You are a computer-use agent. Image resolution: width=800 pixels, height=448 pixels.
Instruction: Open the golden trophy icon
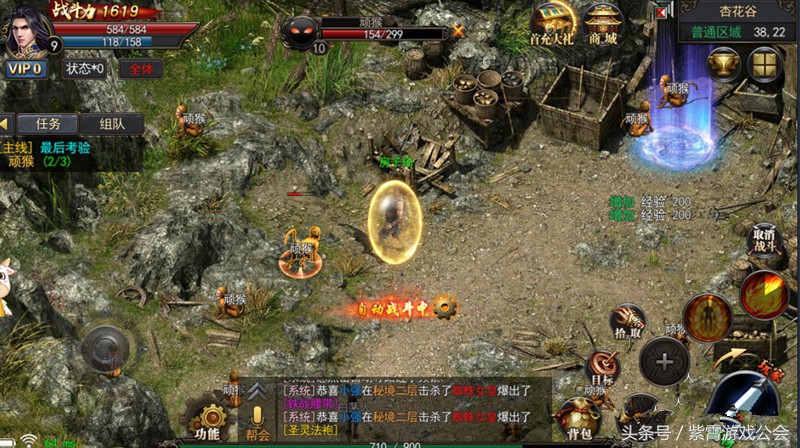pos(723,66)
